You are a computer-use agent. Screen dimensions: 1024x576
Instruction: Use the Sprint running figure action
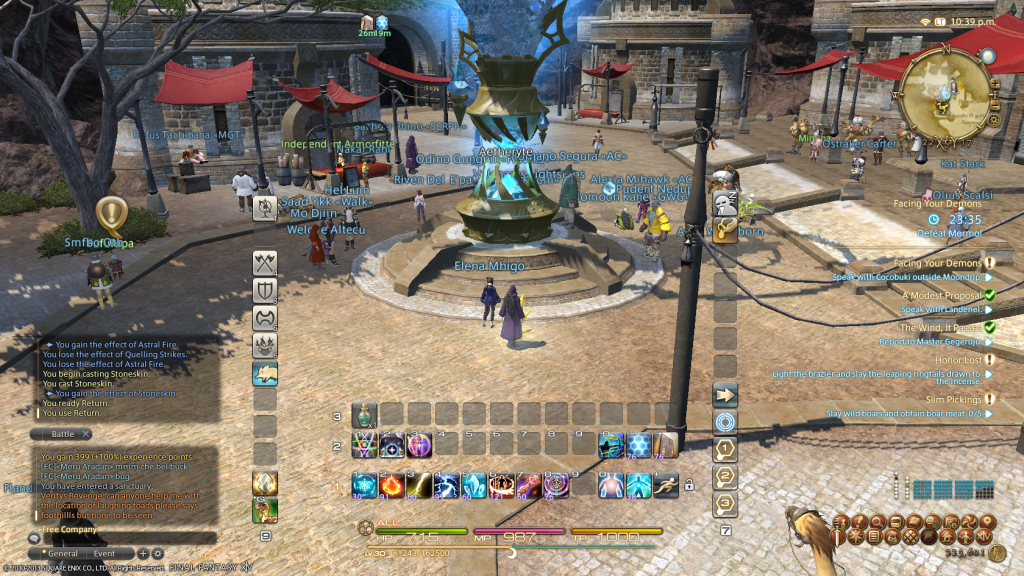pos(664,485)
